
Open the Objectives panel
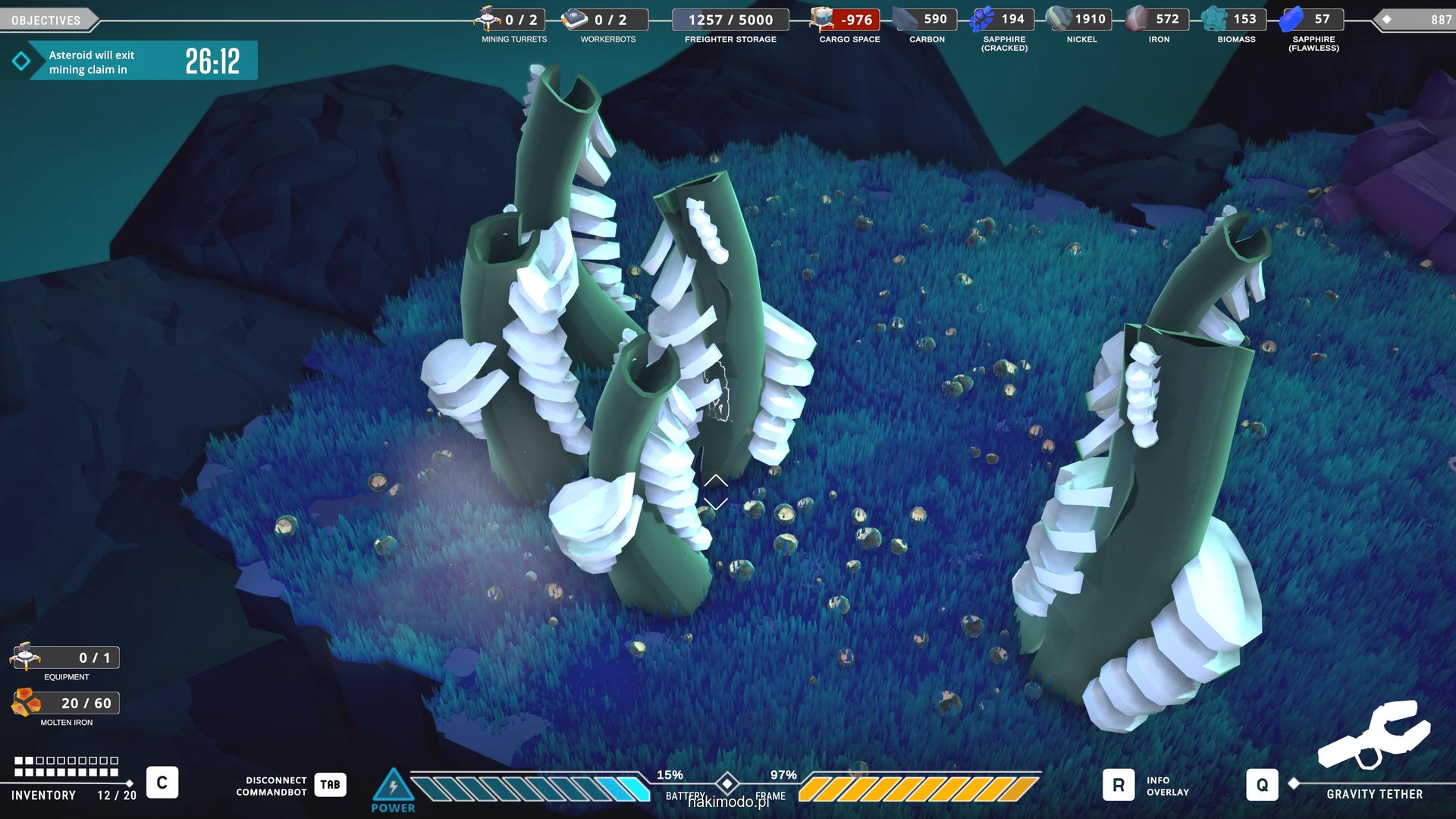47,20
